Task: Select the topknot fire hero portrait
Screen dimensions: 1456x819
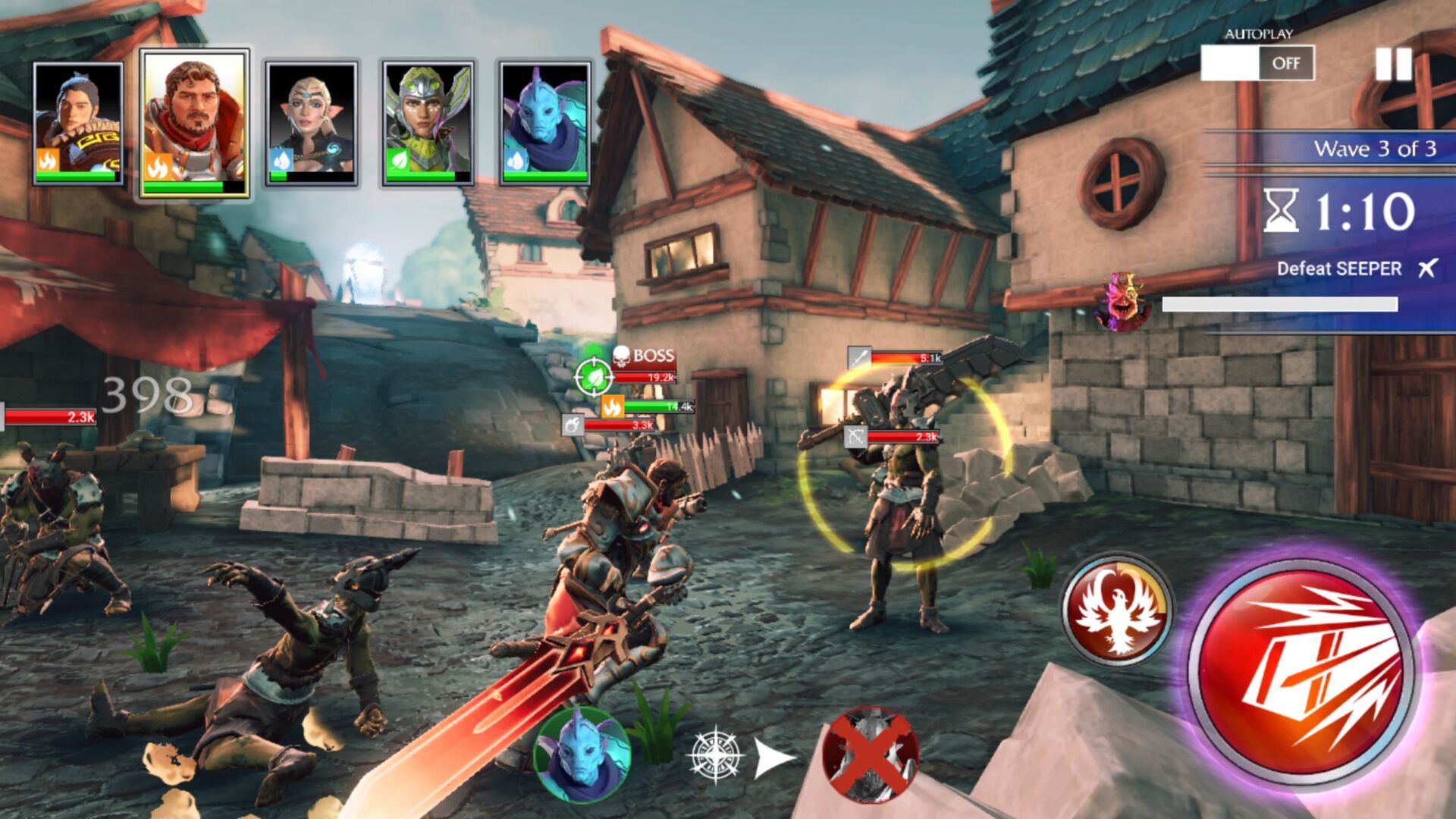Action: 78,124
